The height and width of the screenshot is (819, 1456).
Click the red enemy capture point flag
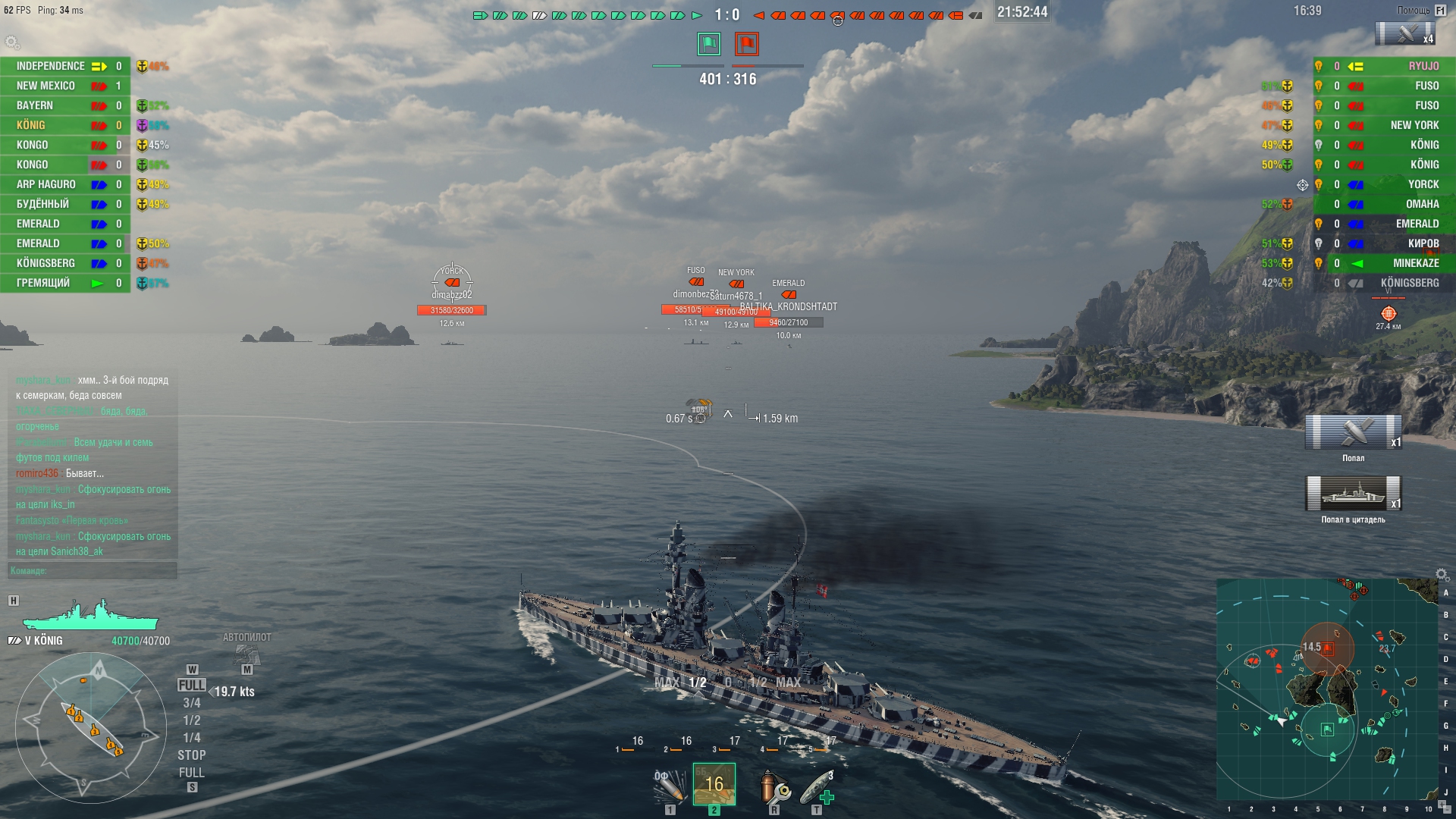[x=747, y=44]
